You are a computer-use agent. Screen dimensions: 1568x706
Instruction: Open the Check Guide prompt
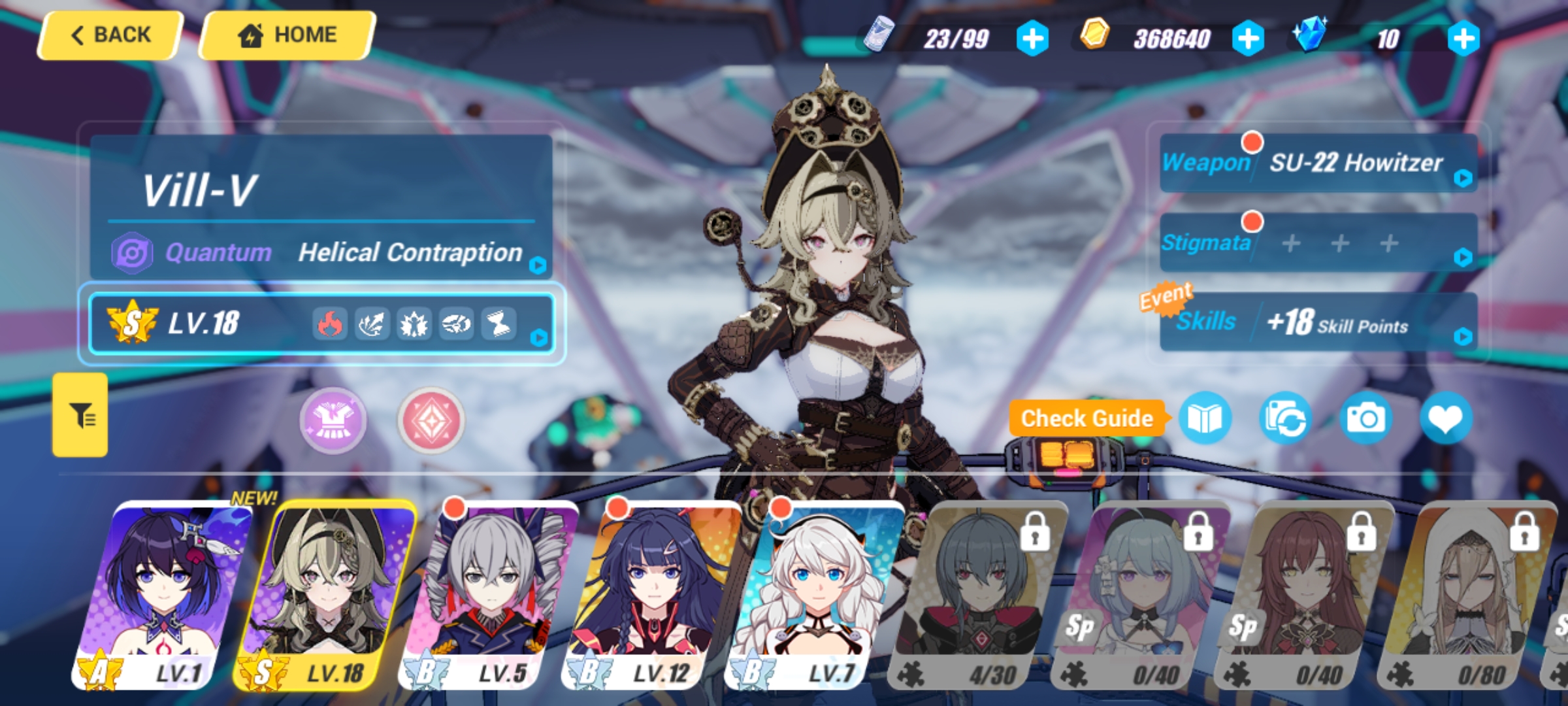pos(1086,418)
